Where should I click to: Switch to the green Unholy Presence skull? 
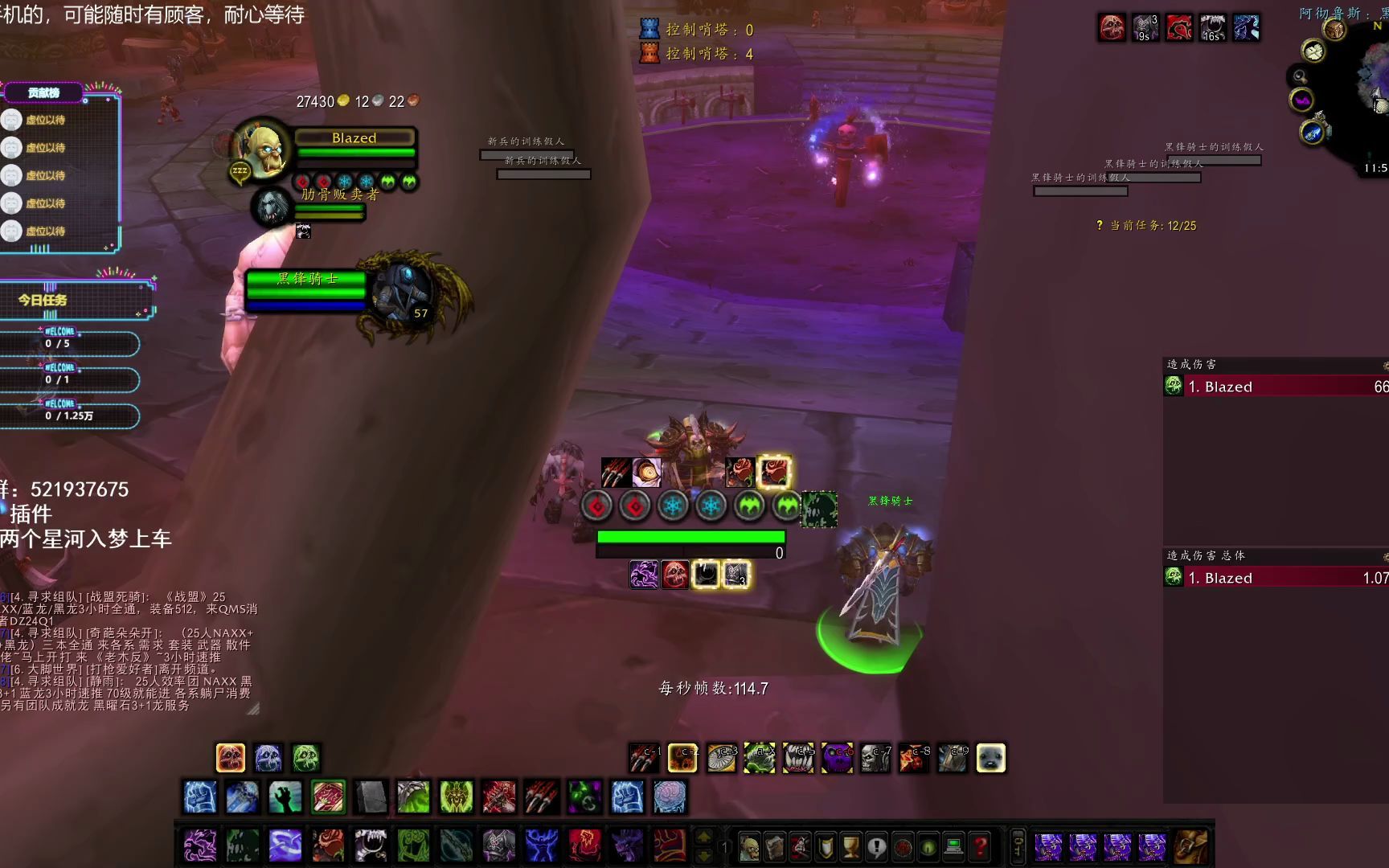click(305, 758)
